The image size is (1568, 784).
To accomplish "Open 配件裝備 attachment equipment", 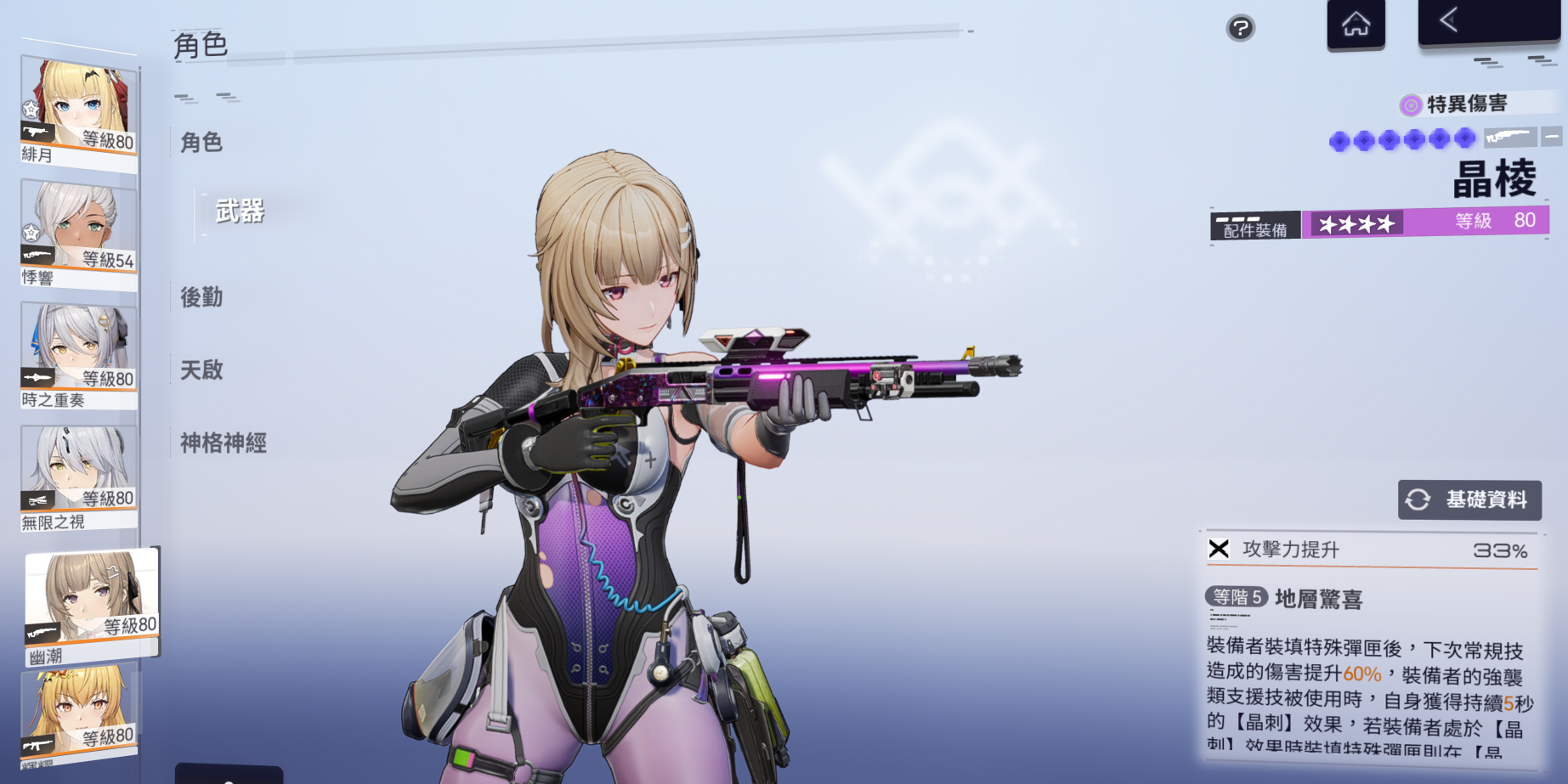I will pyautogui.click(x=1254, y=227).
